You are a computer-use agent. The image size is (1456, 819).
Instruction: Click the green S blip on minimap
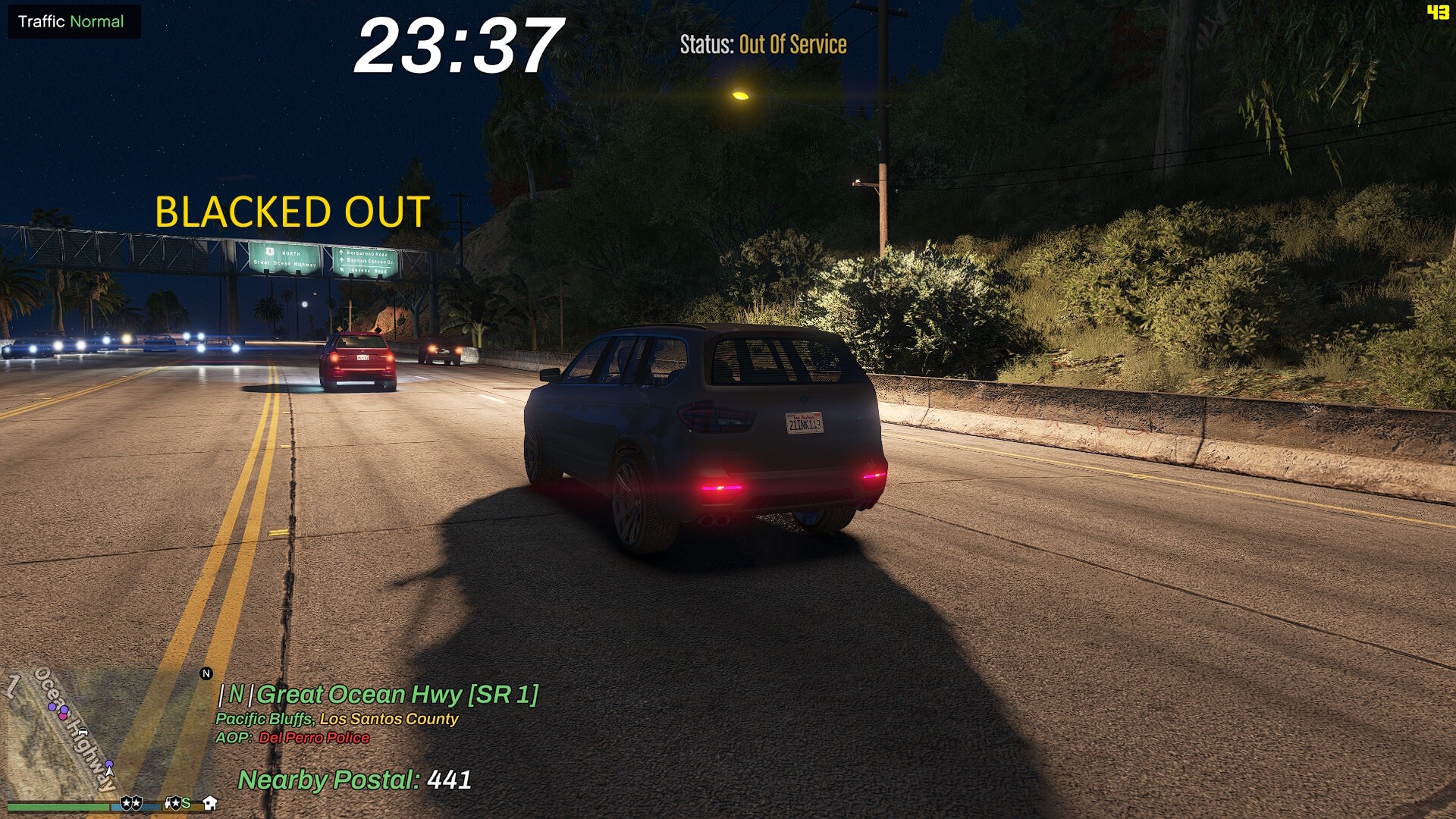186,802
